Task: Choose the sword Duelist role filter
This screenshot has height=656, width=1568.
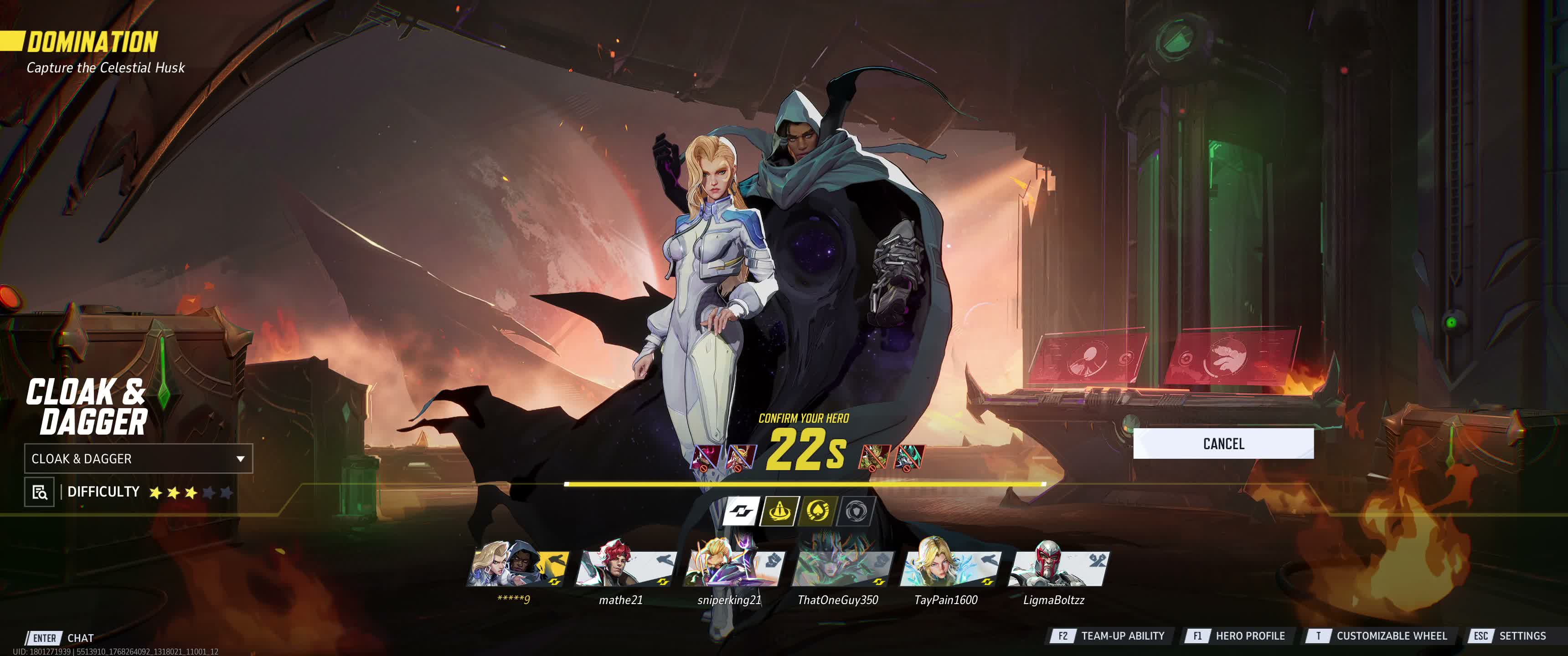Action: tap(779, 511)
